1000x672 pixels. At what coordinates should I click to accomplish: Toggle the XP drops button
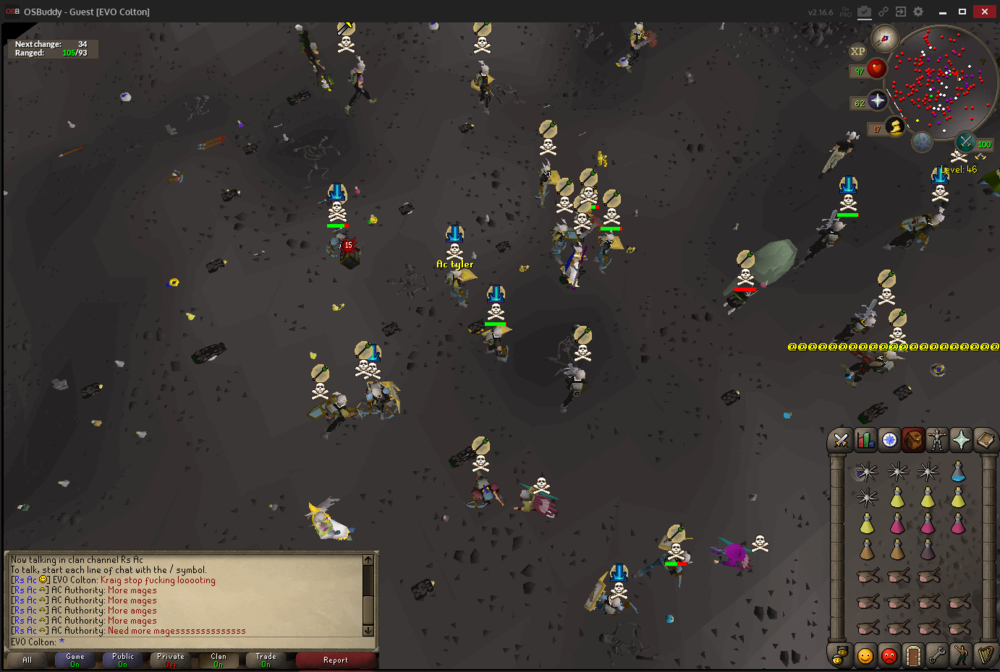pos(858,51)
